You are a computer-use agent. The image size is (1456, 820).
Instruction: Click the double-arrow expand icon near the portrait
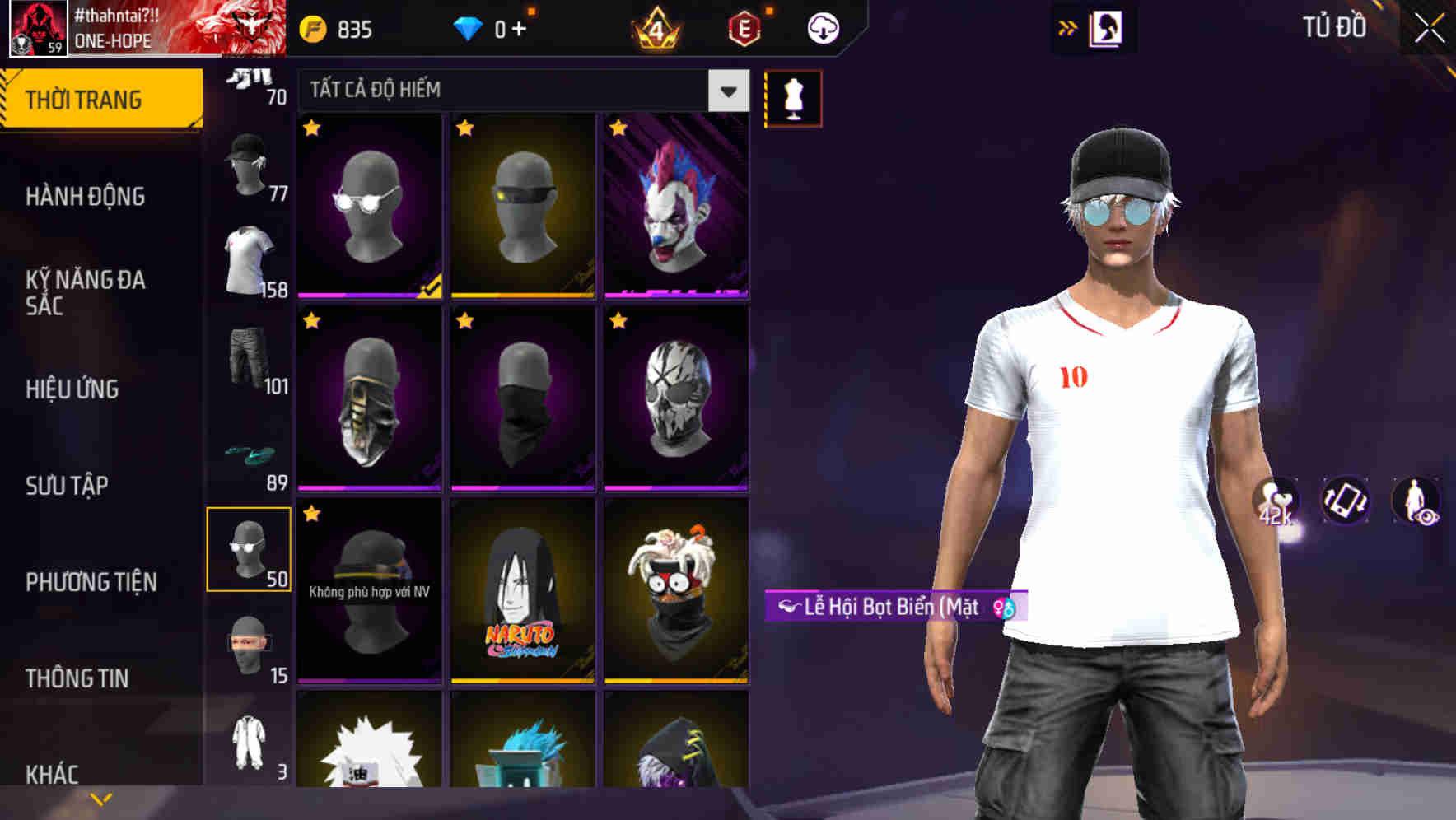tap(1067, 26)
